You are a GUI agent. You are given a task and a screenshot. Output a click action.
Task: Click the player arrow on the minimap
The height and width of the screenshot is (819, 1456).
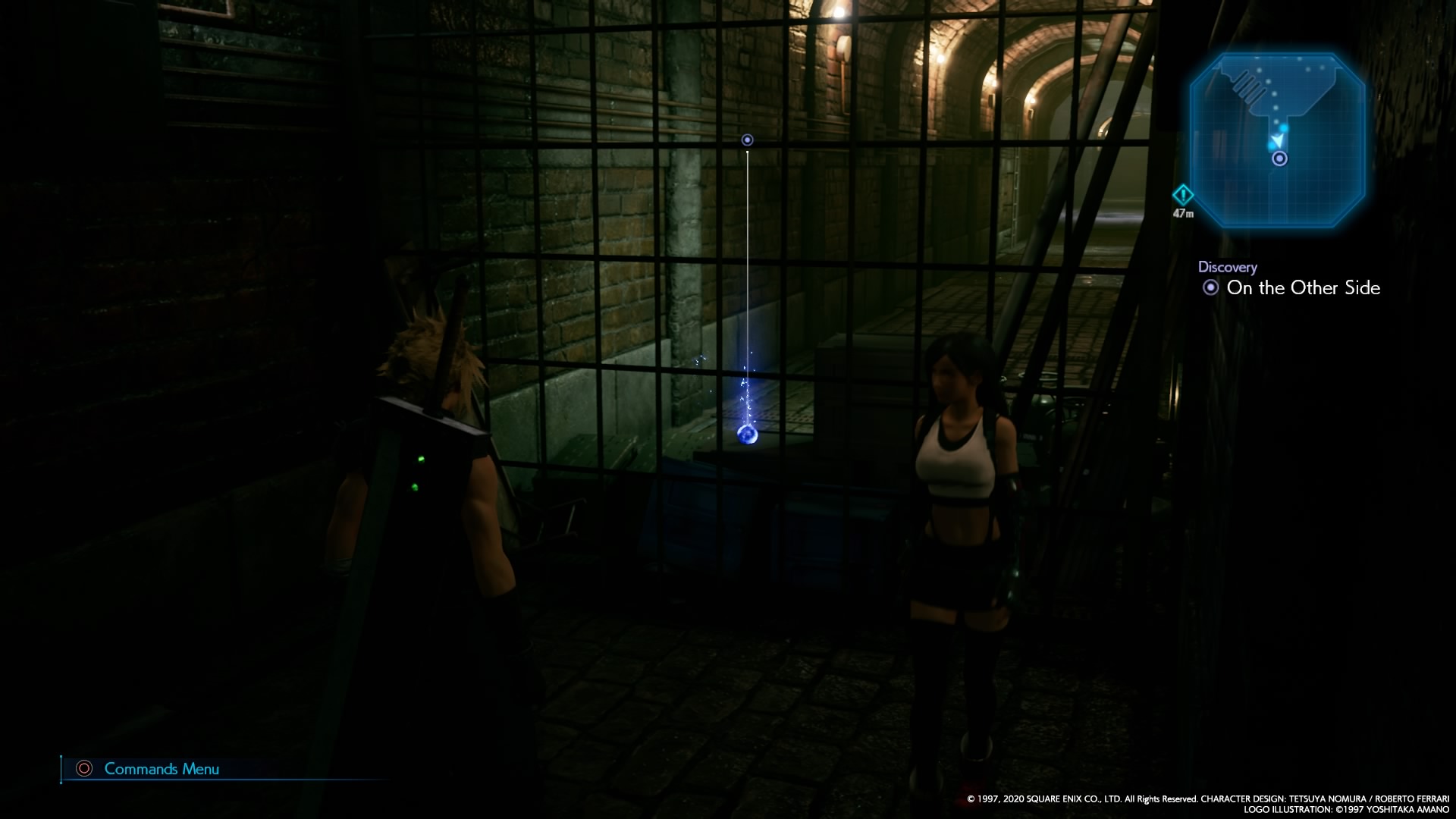coord(1279,140)
